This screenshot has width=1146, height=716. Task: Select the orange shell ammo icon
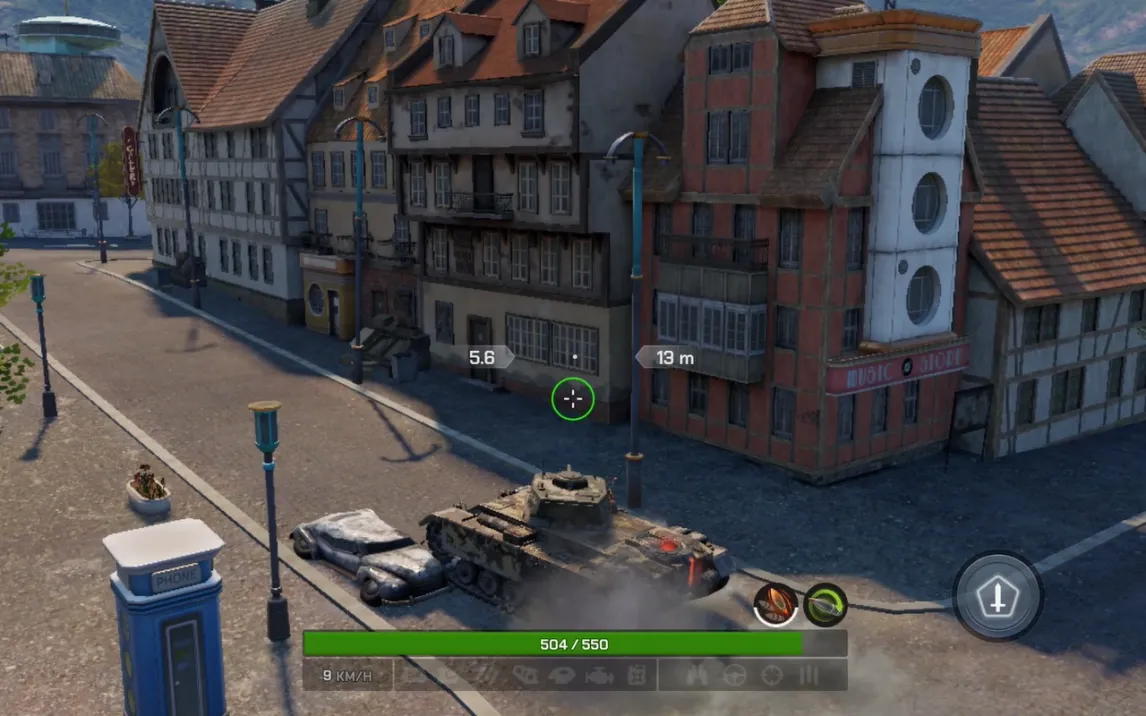(775, 604)
